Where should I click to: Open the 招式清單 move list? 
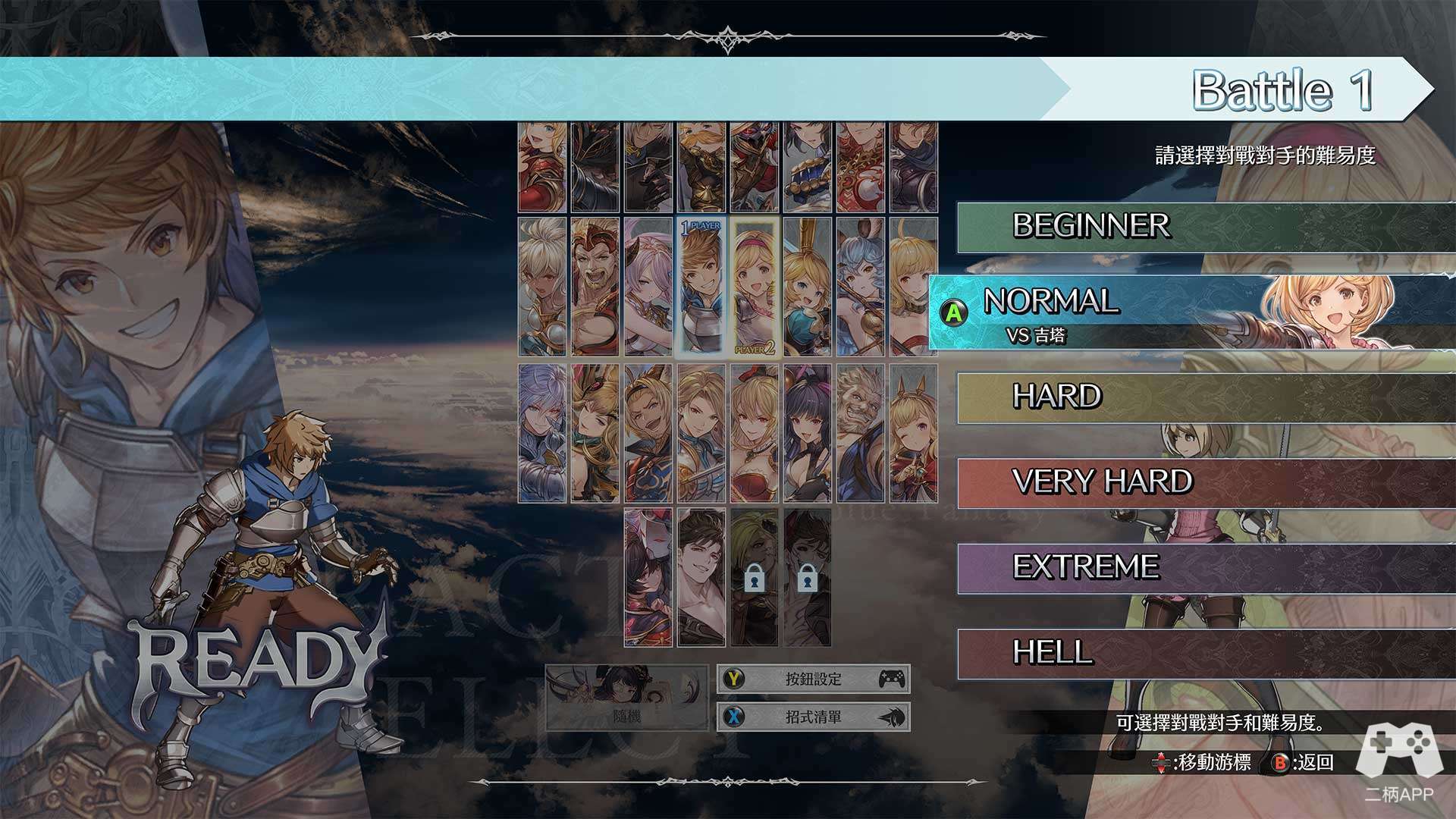[x=813, y=717]
